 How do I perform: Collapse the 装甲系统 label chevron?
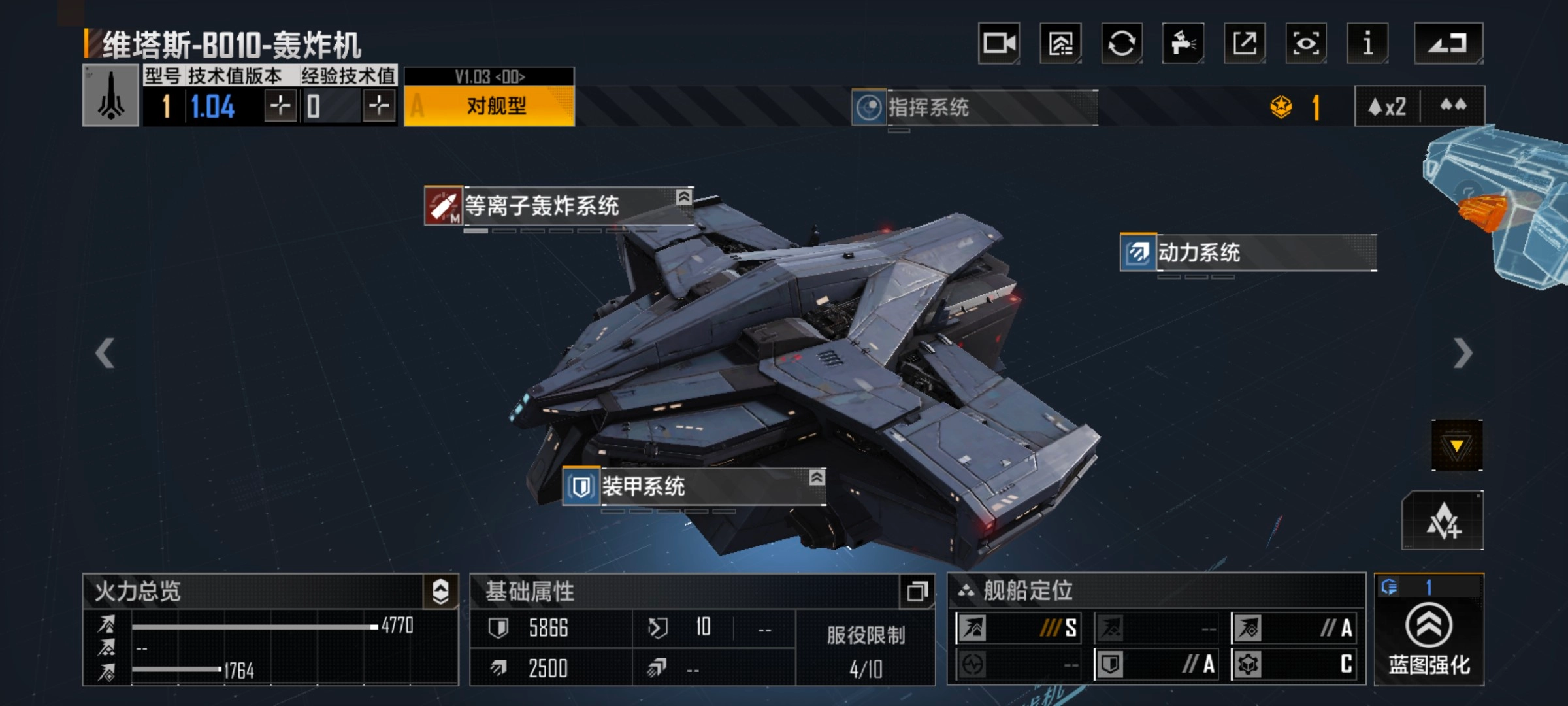[x=815, y=479]
